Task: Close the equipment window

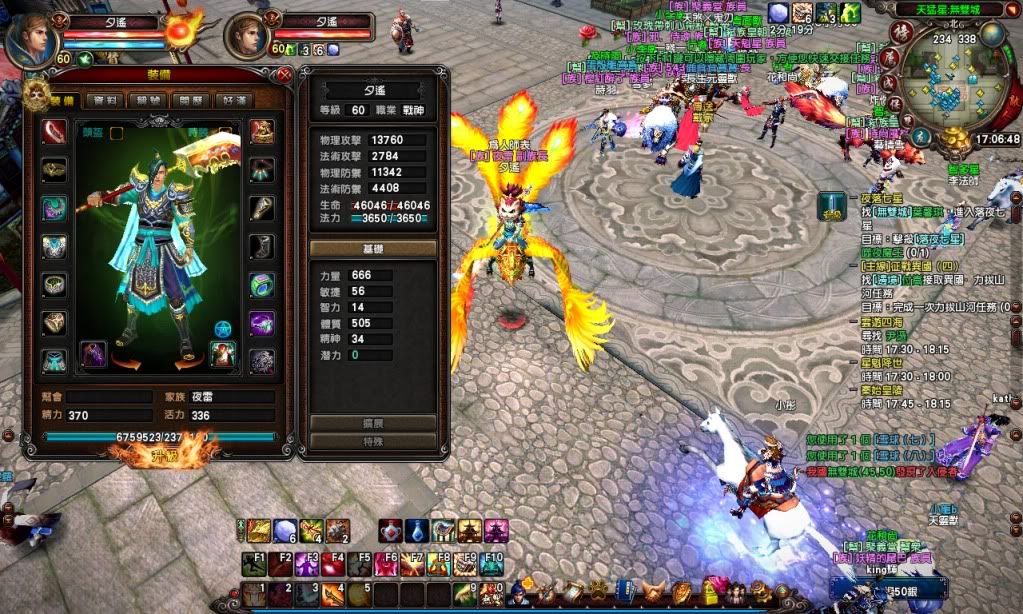Action: 285,74
